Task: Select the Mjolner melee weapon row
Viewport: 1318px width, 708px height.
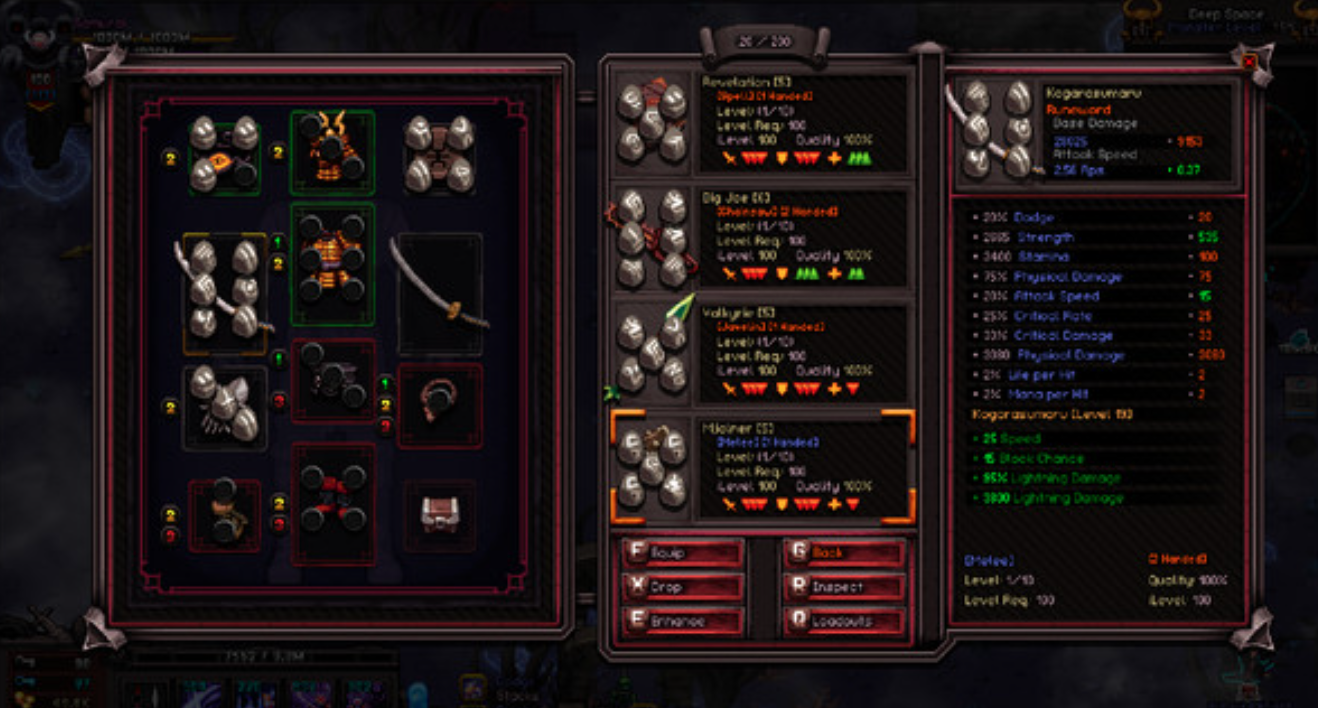Action: pyautogui.click(x=761, y=467)
